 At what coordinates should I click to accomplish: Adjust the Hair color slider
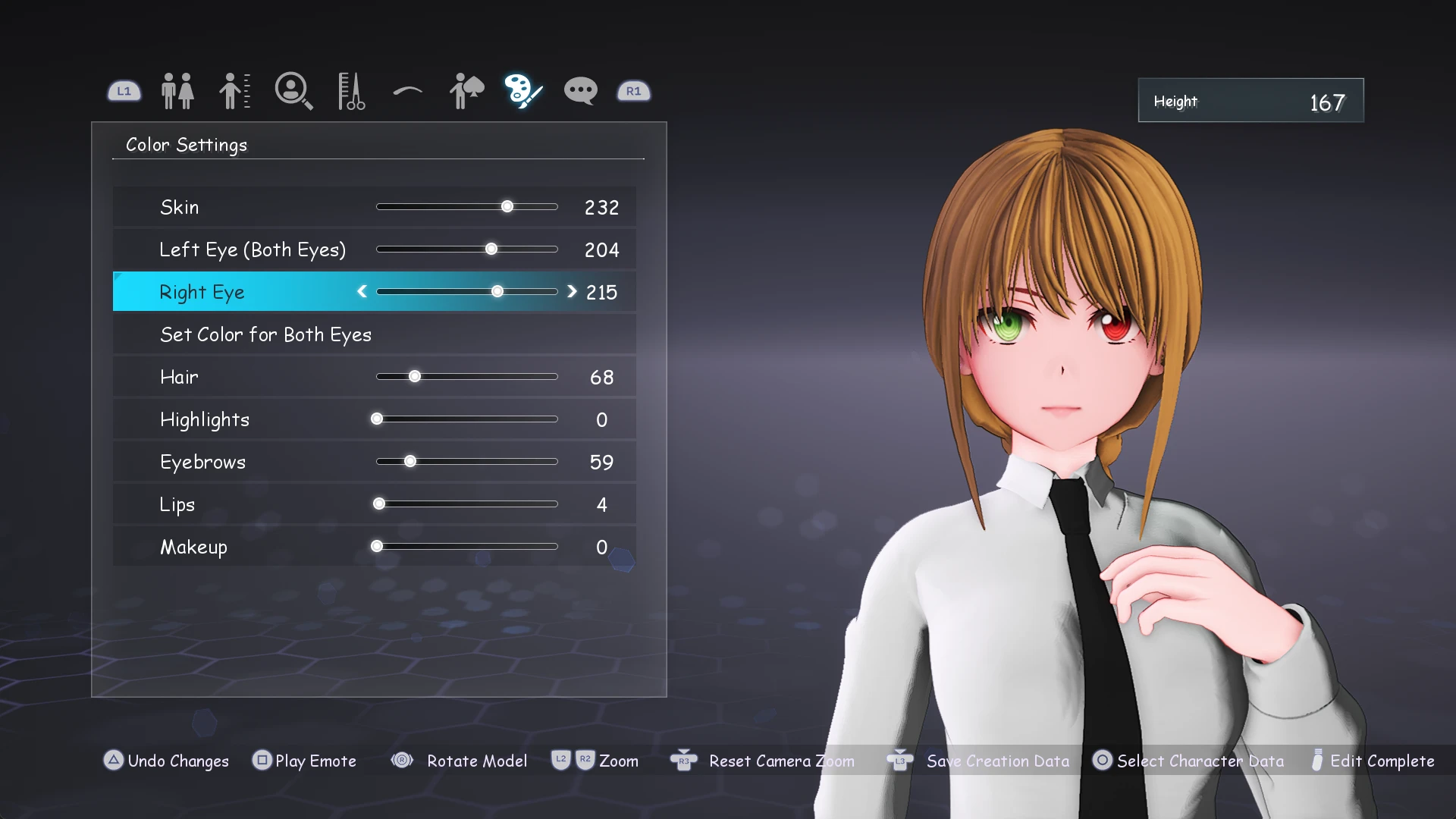click(415, 377)
